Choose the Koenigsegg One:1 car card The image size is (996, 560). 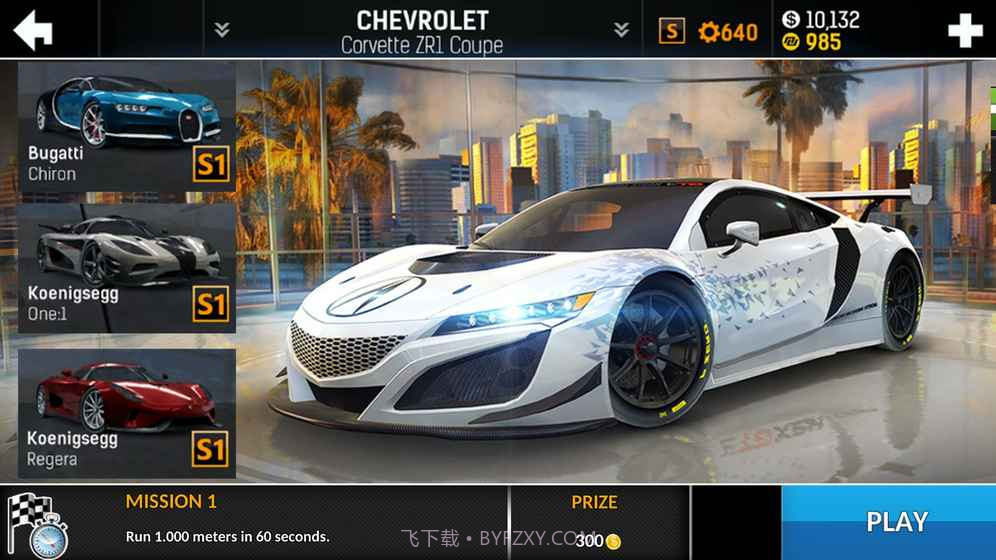127,268
